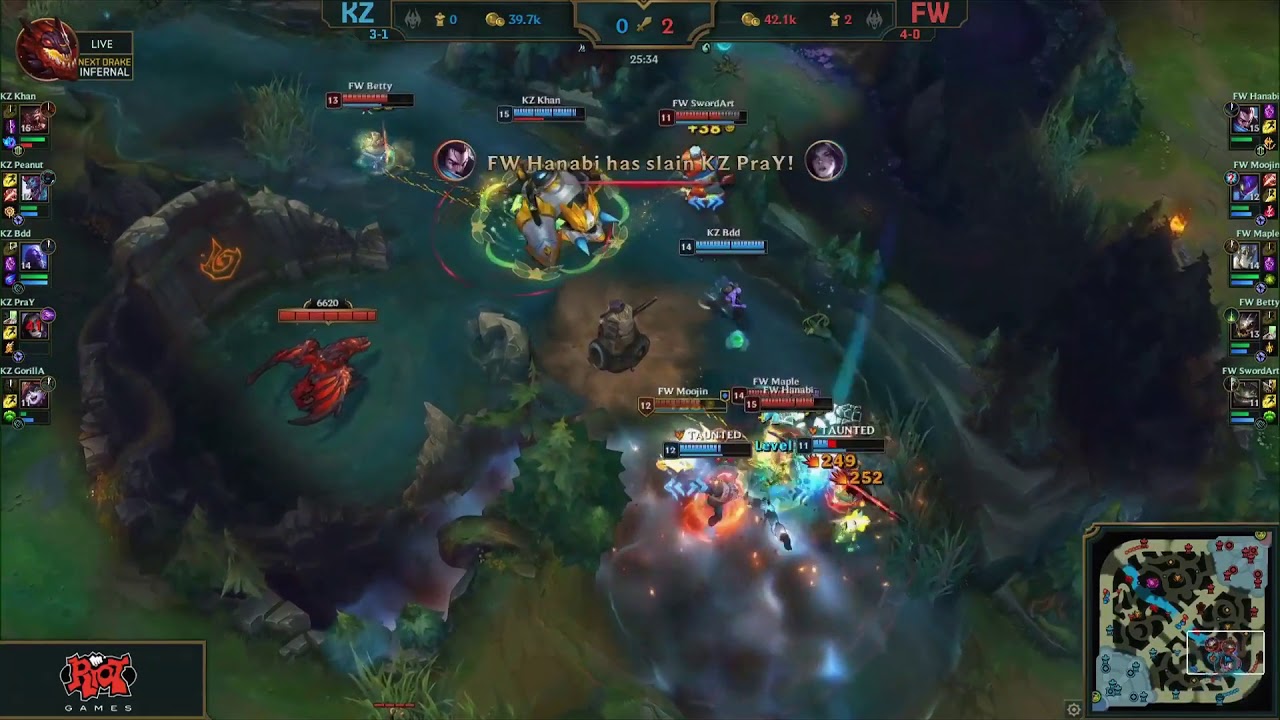Viewport: 1280px width, 720px height.
Task: Switch to the KZ team header tab
Action: [x=357, y=14]
